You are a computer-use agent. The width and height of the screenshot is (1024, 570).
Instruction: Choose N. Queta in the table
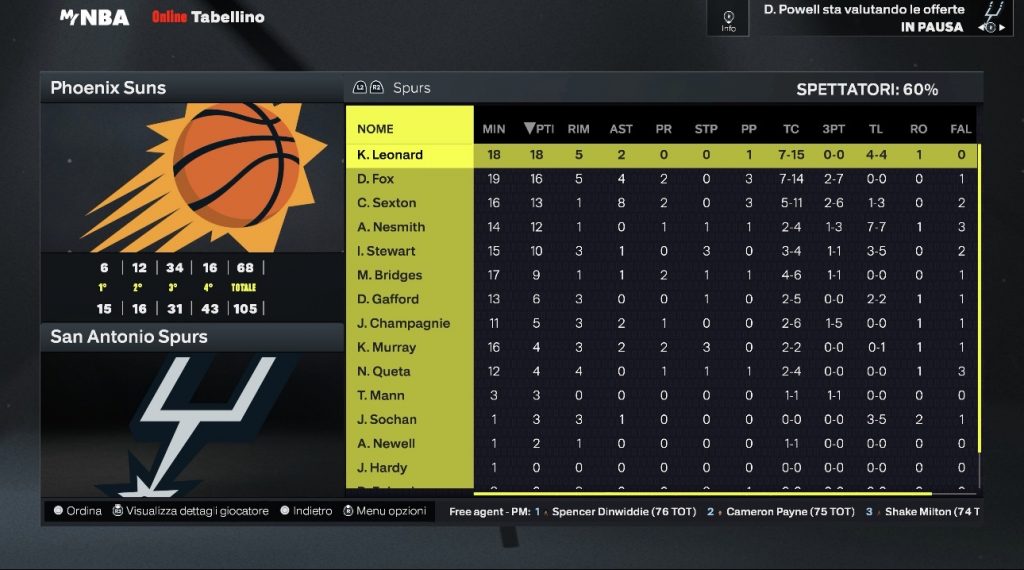[x=384, y=371]
